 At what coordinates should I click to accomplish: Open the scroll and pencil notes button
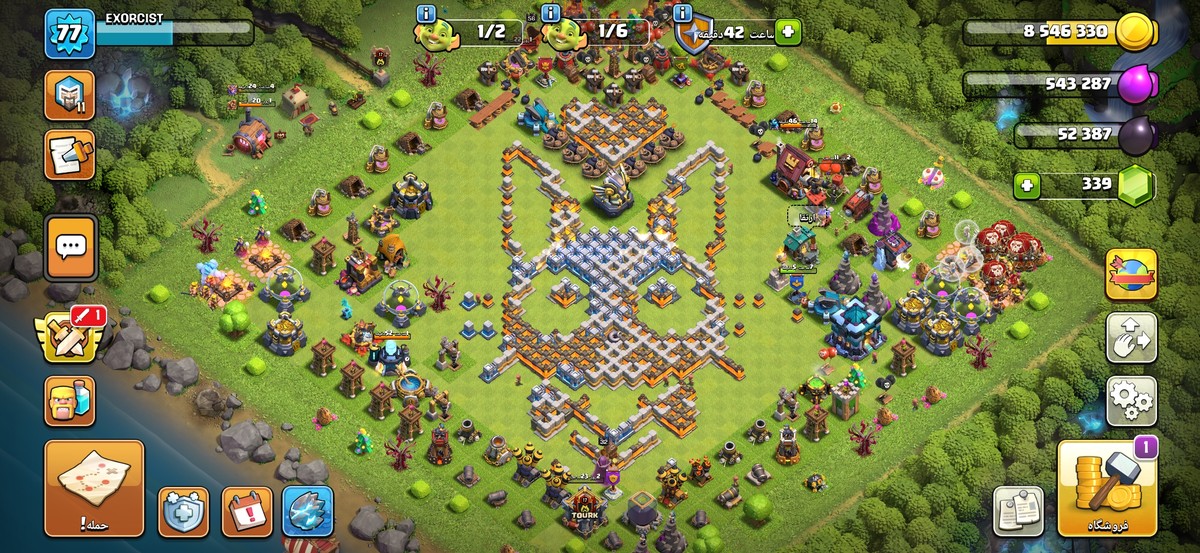[69, 155]
